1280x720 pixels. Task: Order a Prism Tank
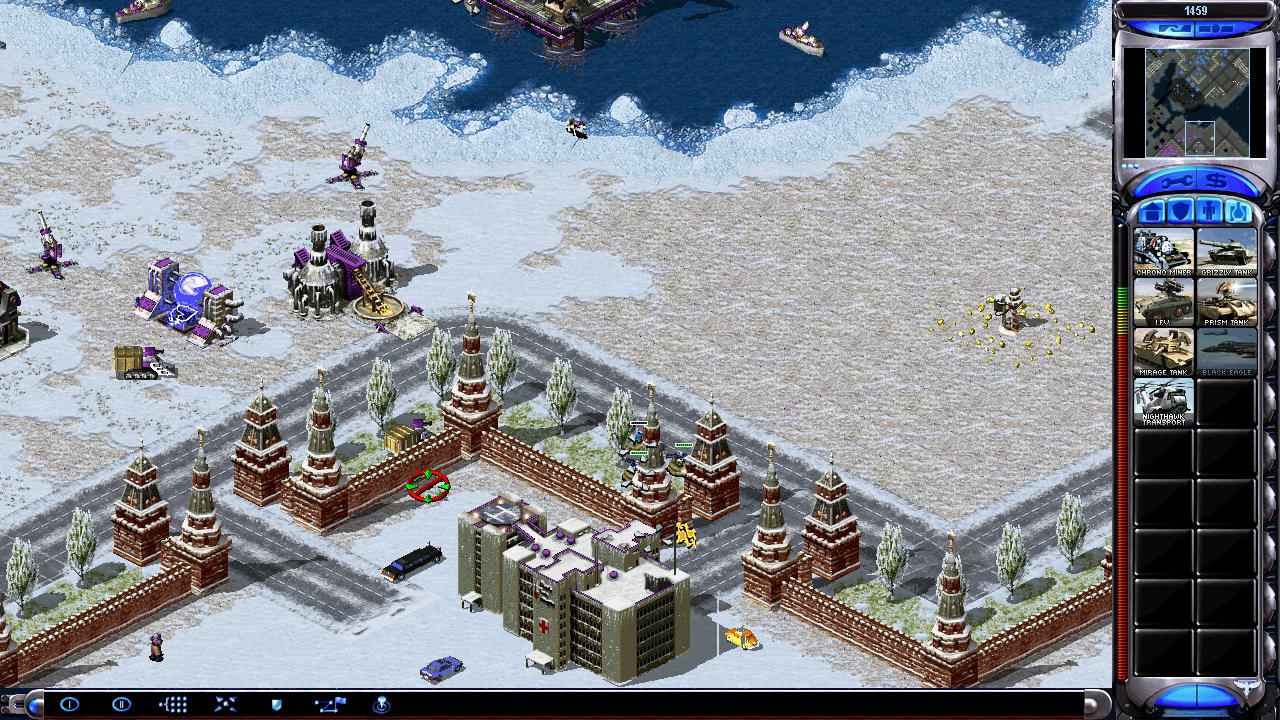[x=1226, y=303]
